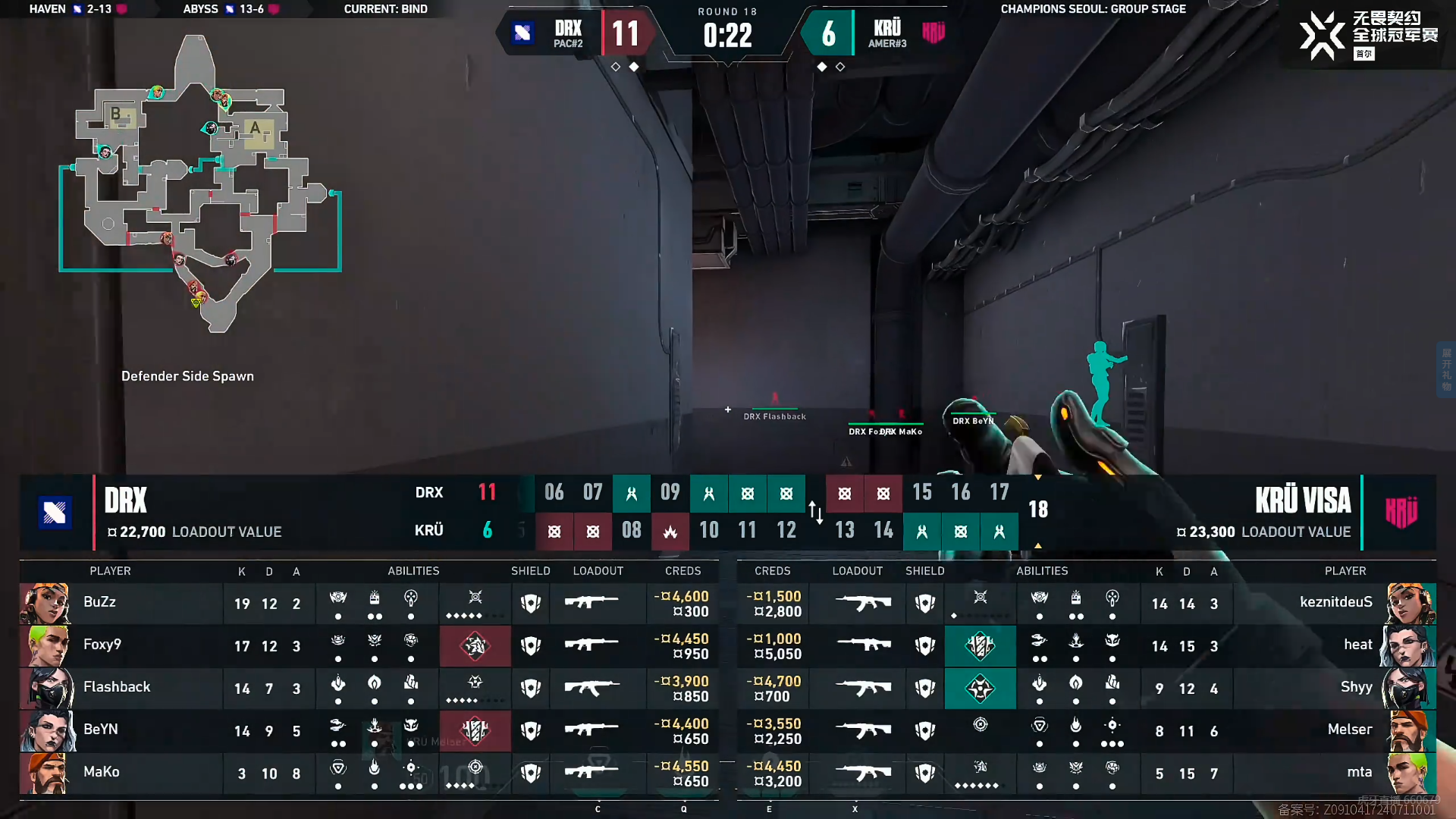Select MaKo's player portrait
This screenshot has height=819, width=1456.
coord(45,773)
